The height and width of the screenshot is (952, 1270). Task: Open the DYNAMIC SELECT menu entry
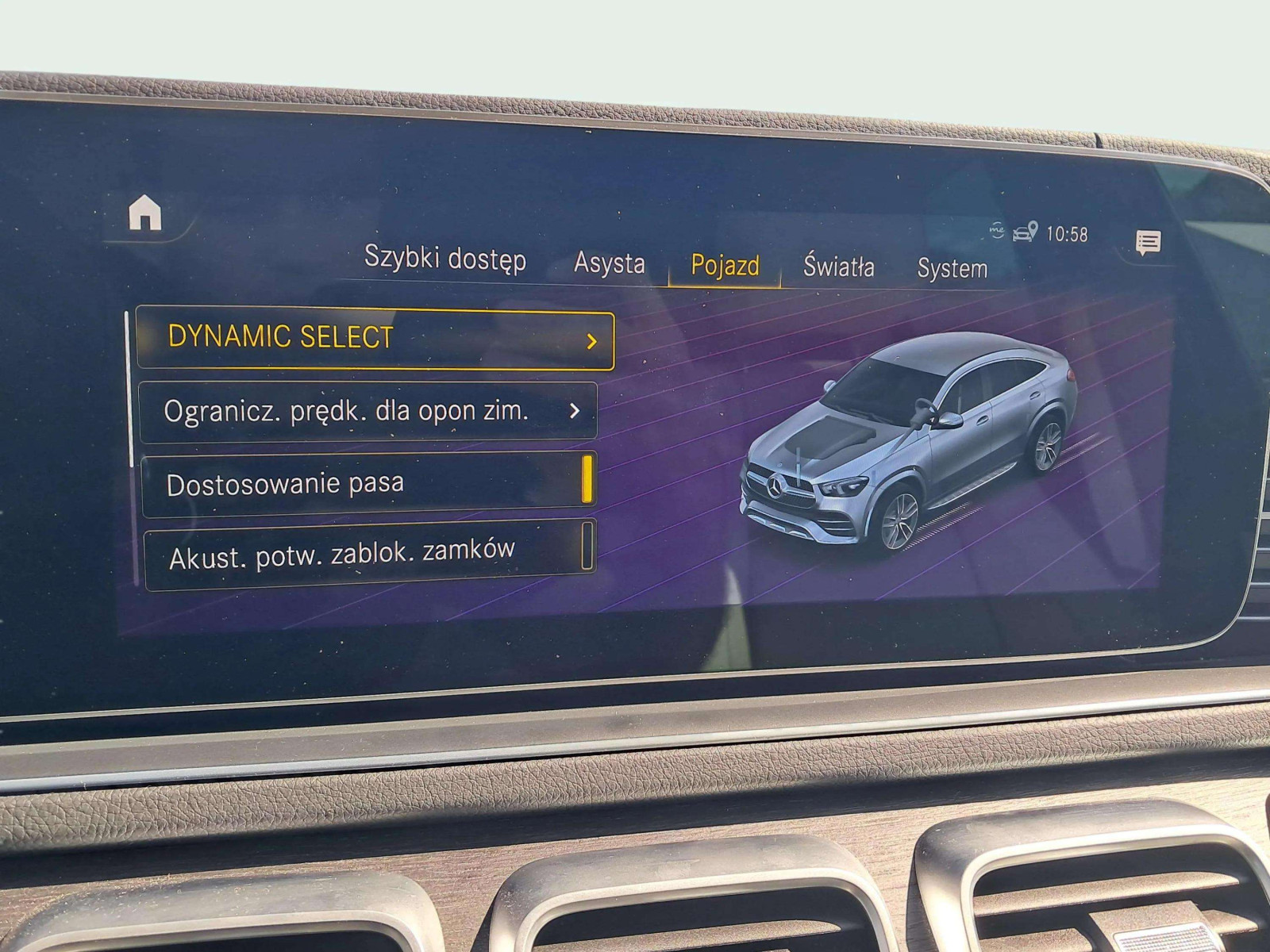click(x=375, y=340)
